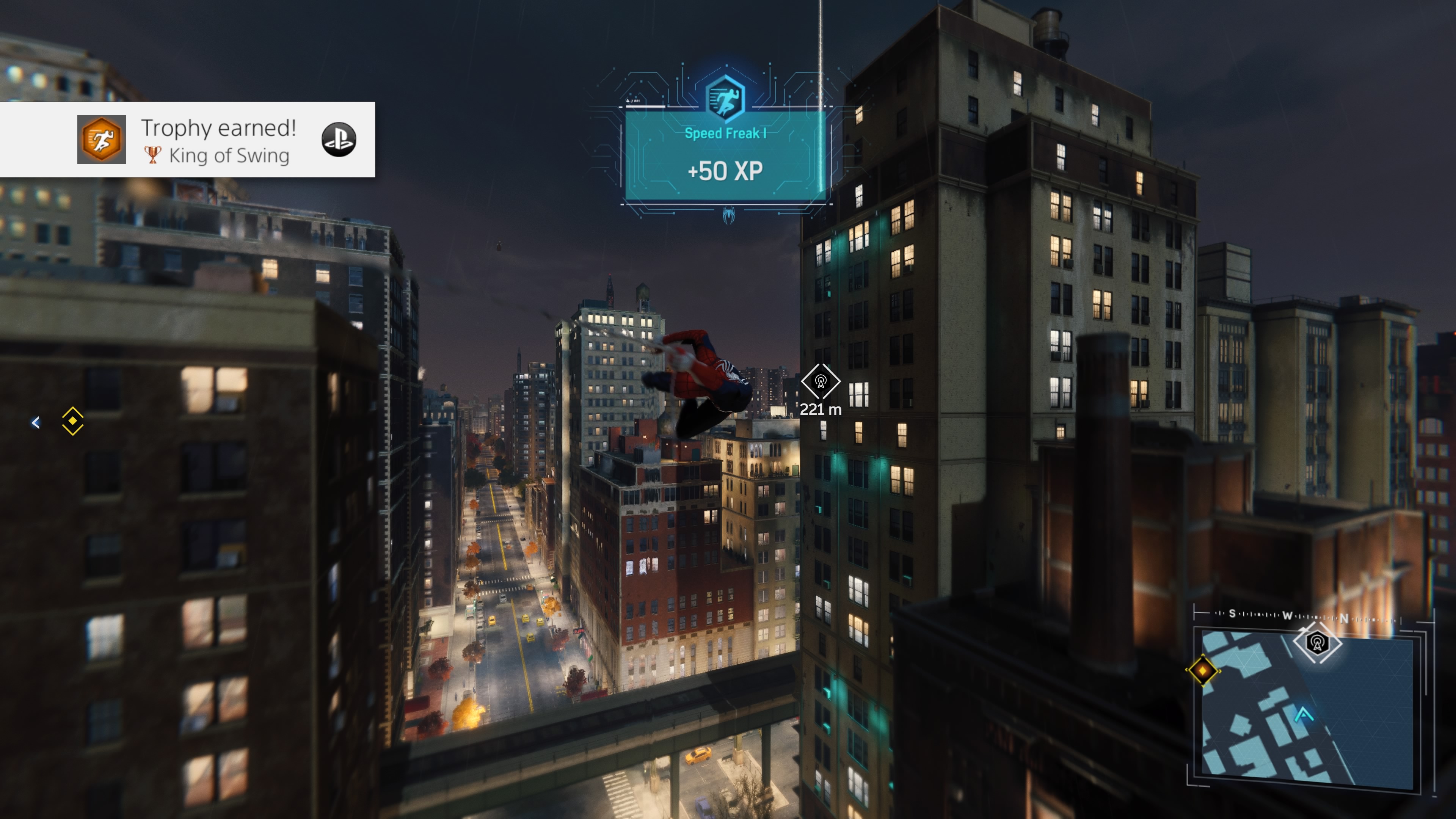Click the Speed Freak I XP banner

[x=726, y=155]
